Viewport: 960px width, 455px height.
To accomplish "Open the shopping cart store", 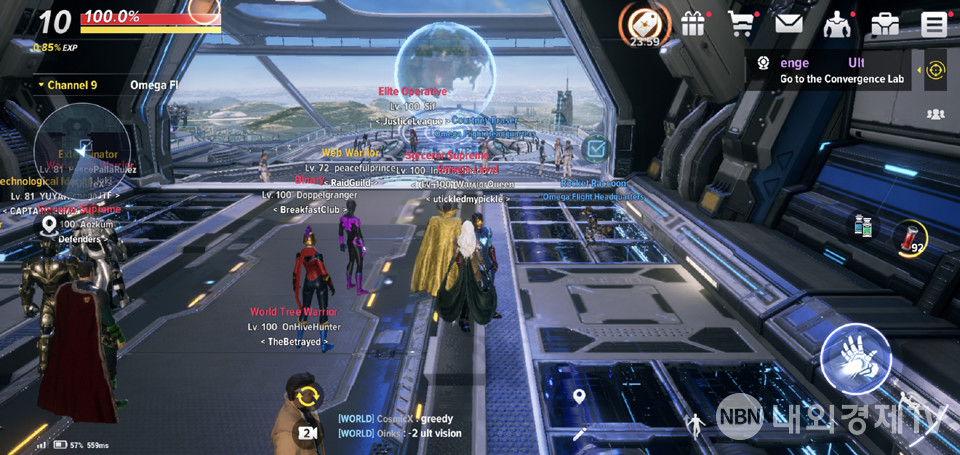I will [741, 24].
